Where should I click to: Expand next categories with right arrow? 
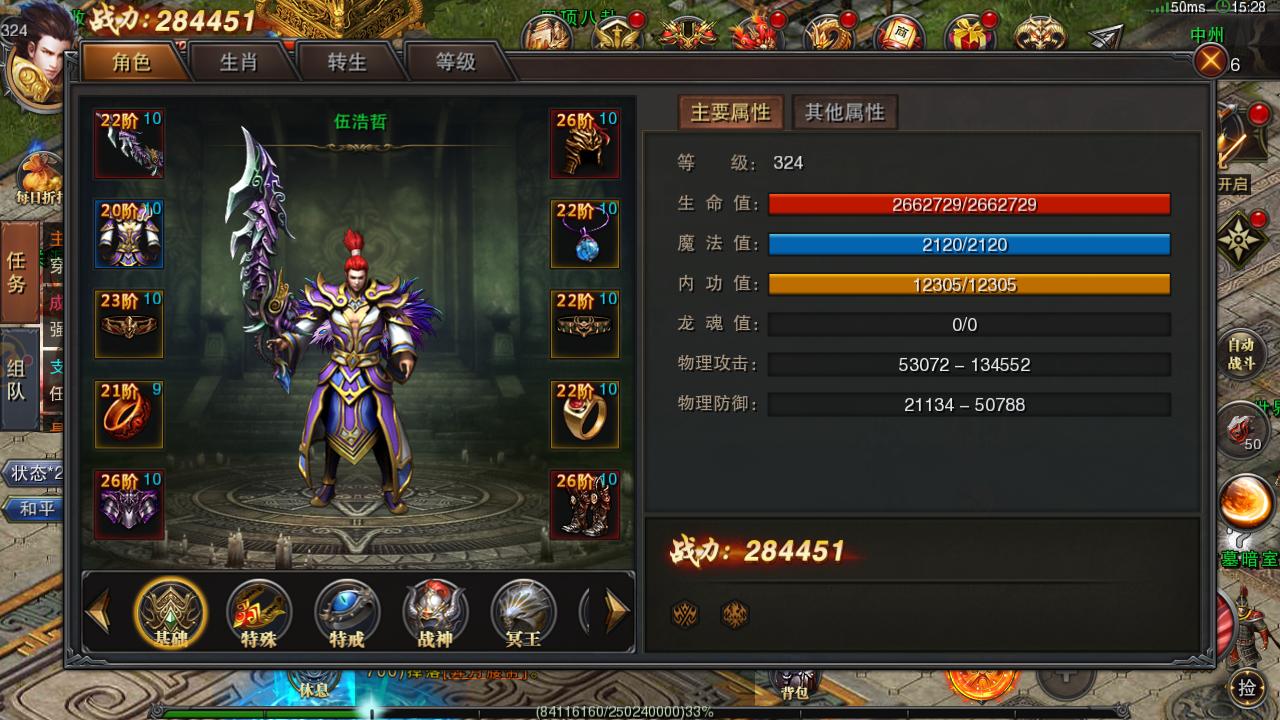click(615, 610)
